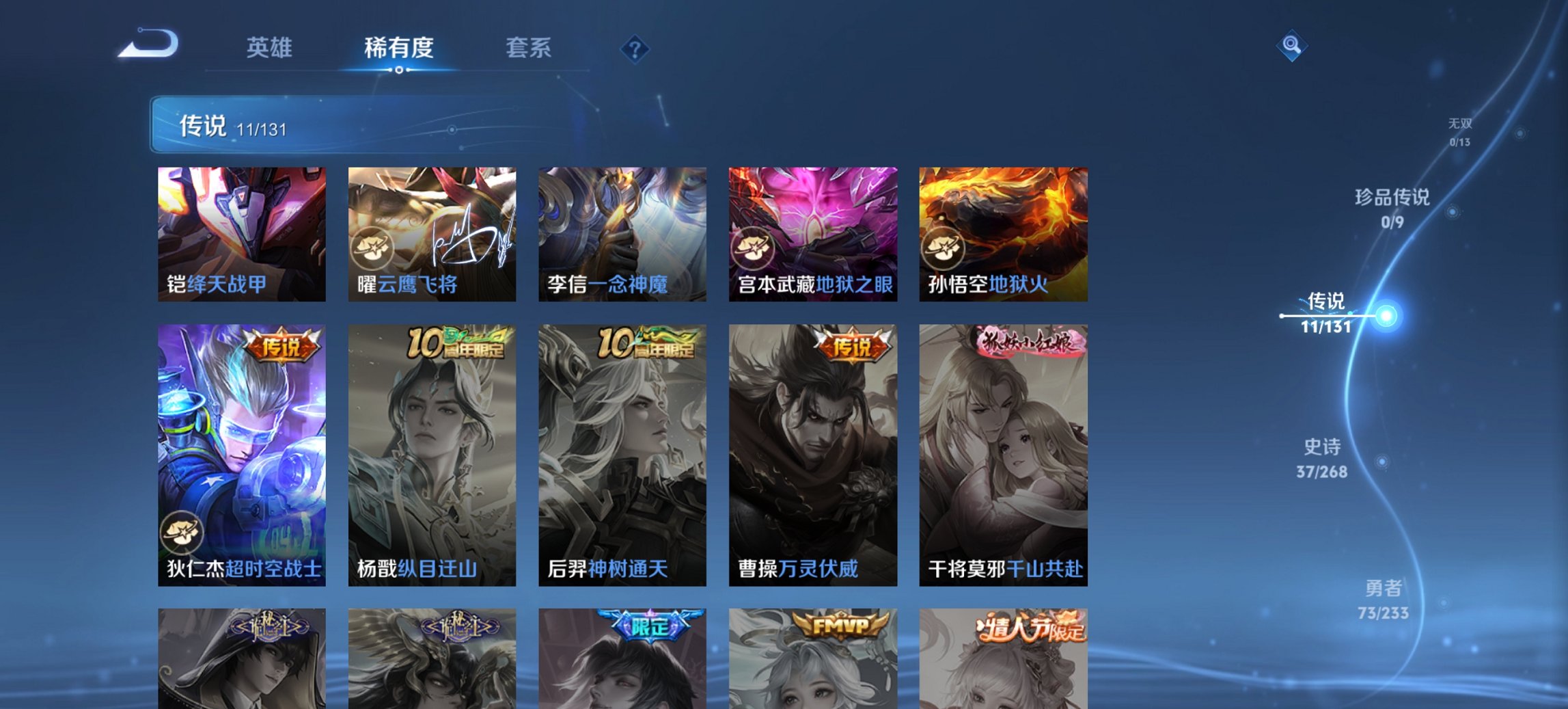The width and height of the screenshot is (1568, 709).
Task: Switch to the 英雄 tab
Action: tap(272, 48)
